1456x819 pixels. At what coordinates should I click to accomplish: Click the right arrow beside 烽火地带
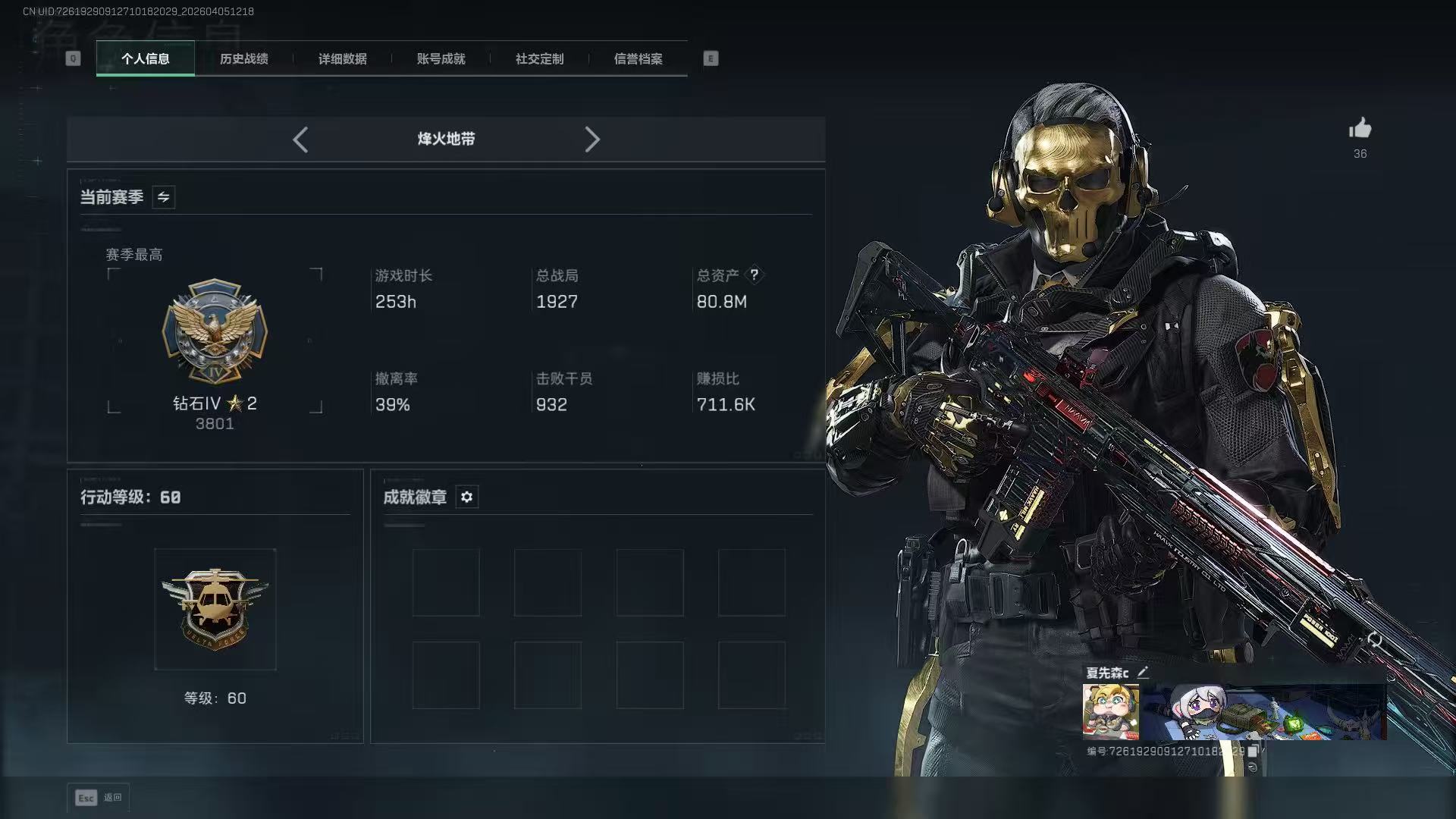tap(592, 140)
